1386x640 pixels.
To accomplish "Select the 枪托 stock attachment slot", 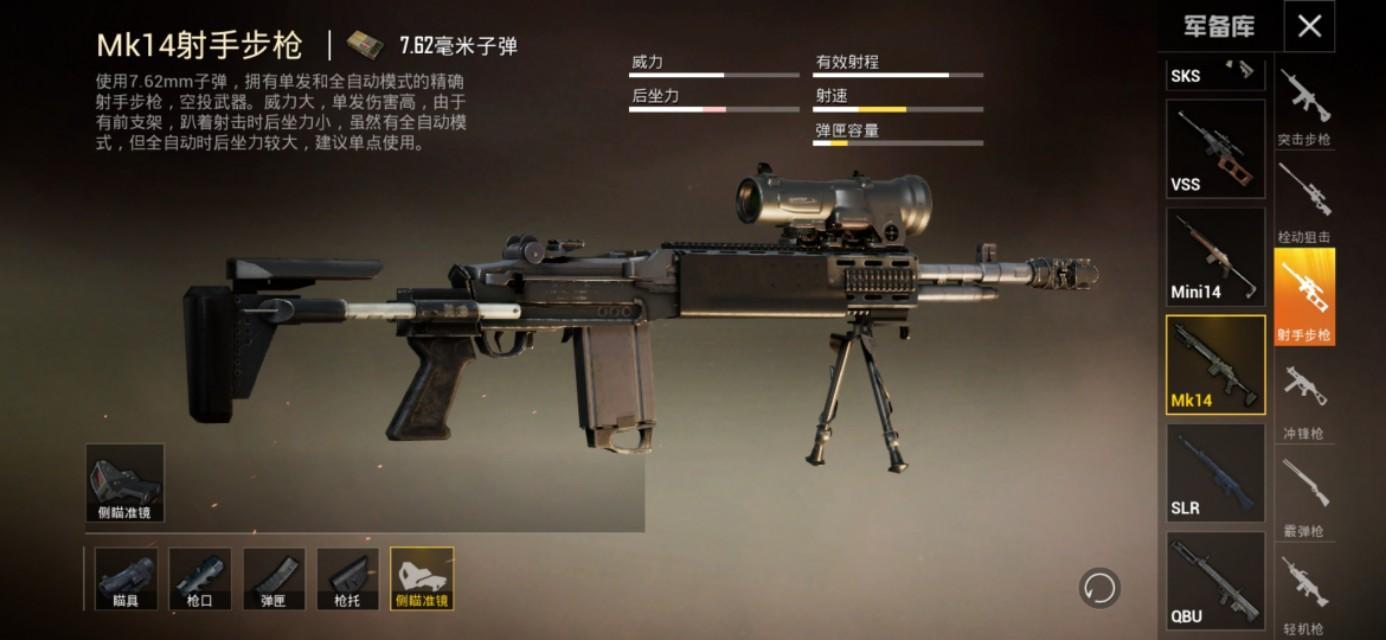I will pos(348,578).
